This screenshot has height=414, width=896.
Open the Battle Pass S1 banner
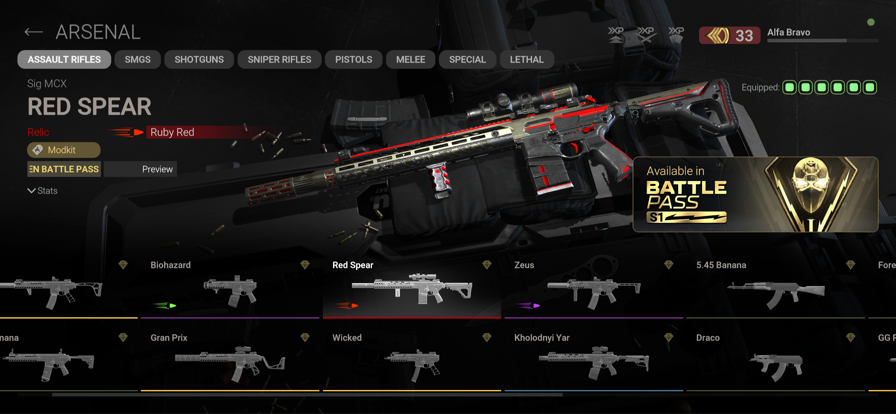pyautogui.click(x=755, y=194)
